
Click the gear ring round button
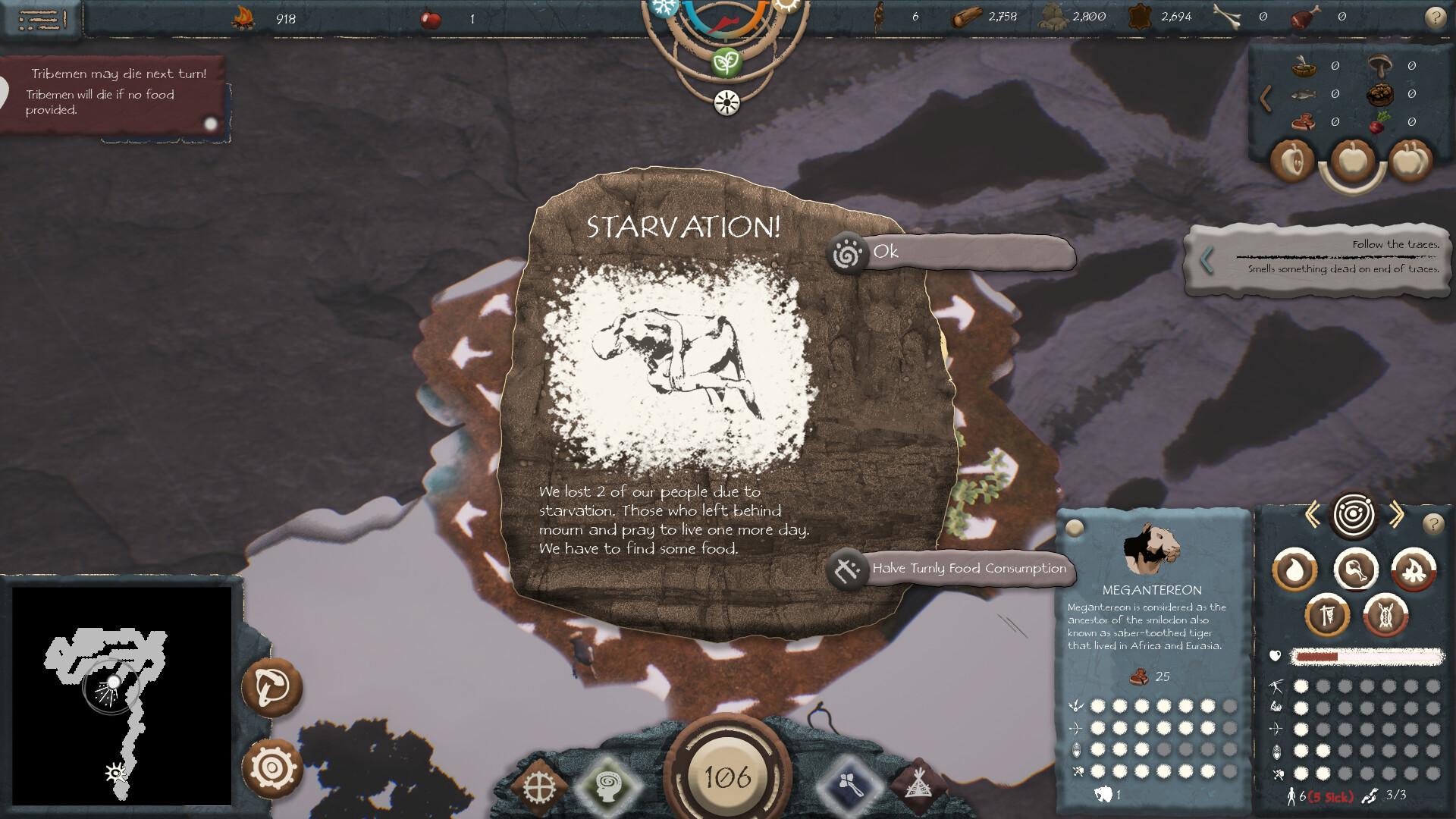click(272, 767)
